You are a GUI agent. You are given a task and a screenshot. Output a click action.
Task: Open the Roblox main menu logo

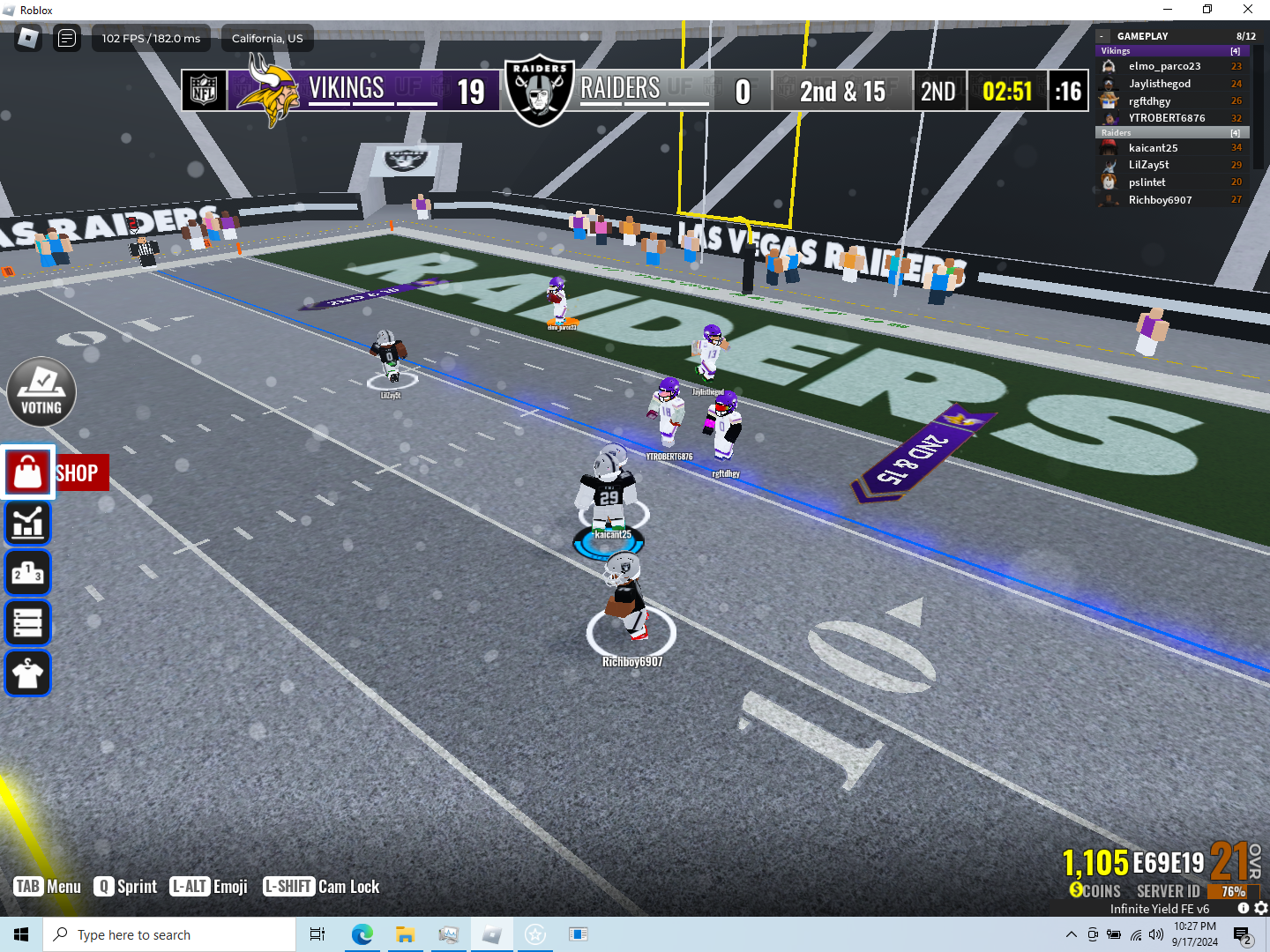coord(28,38)
